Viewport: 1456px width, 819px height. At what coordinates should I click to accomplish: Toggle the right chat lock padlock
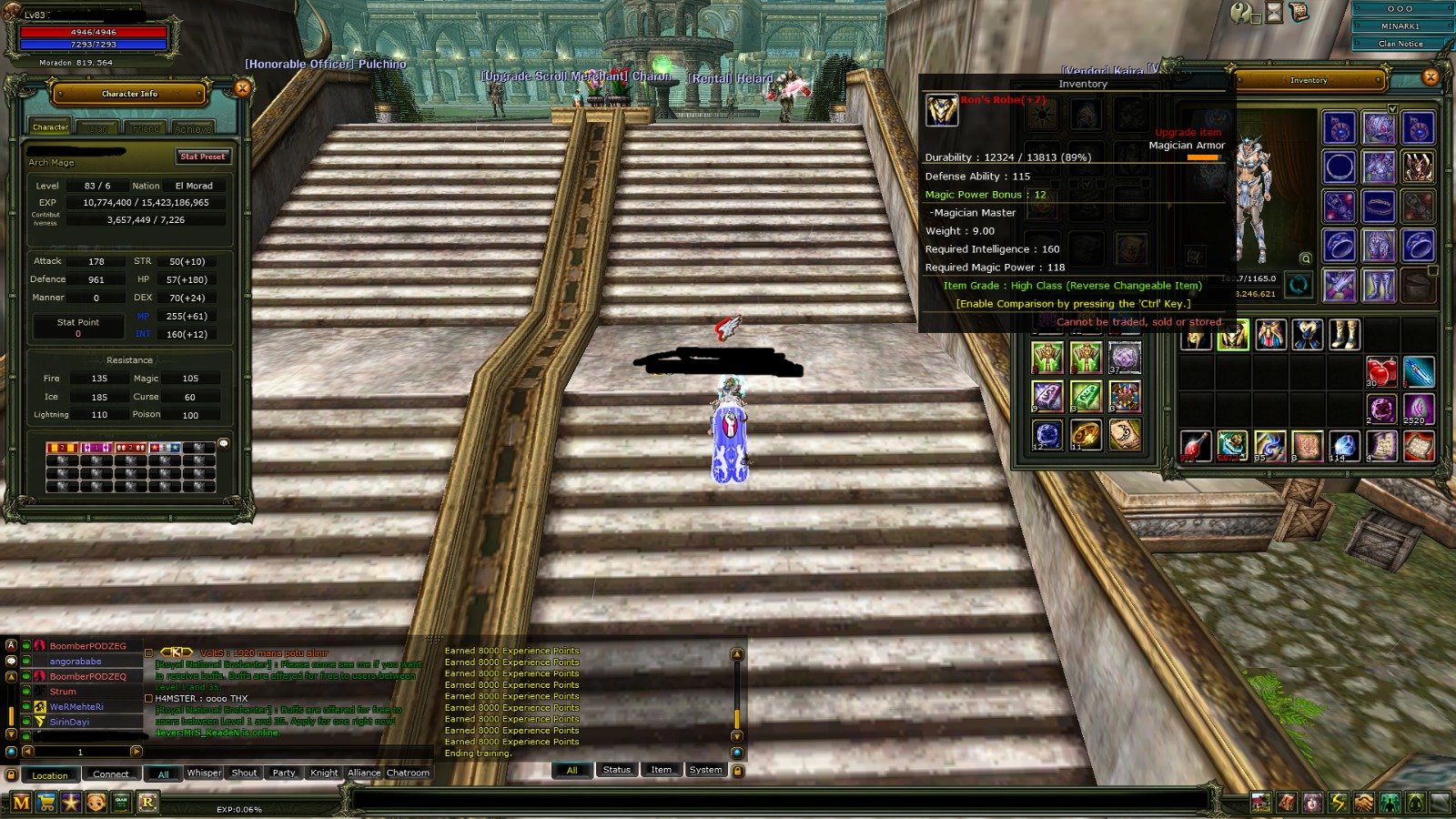tap(738, 770)
